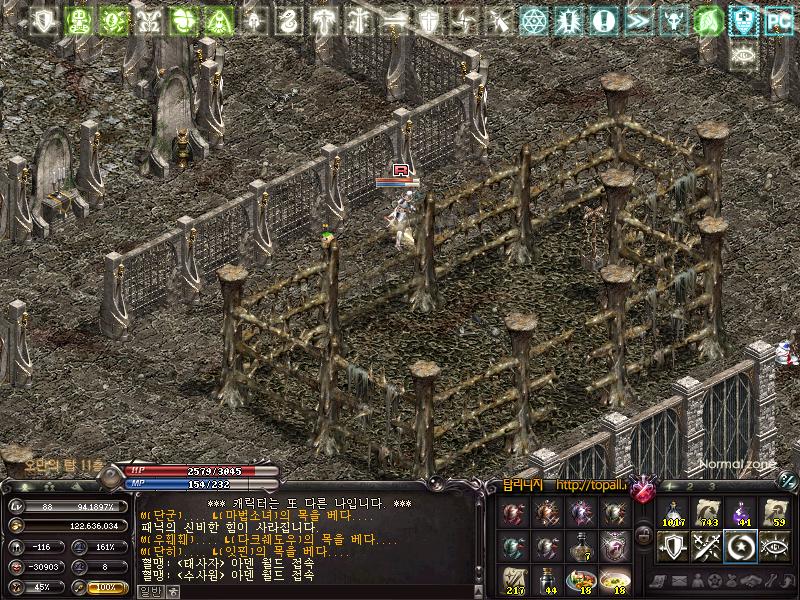Image resolution: width=800 pixels, height=600 pixels.
Task: Activate the crossed swords skill
Action: click(x=708, y=546)
